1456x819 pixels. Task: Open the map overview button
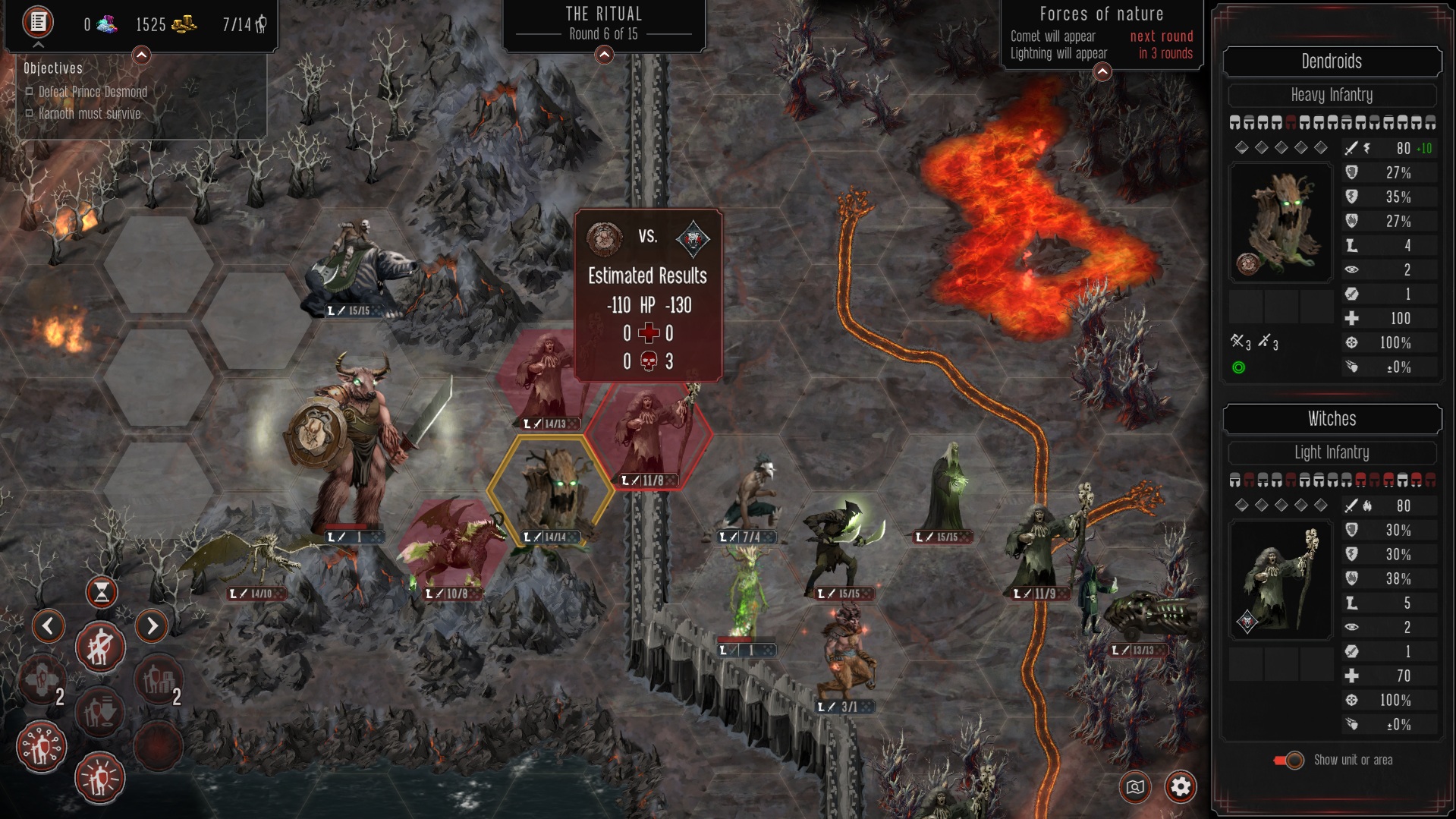tap(1135, 787)
